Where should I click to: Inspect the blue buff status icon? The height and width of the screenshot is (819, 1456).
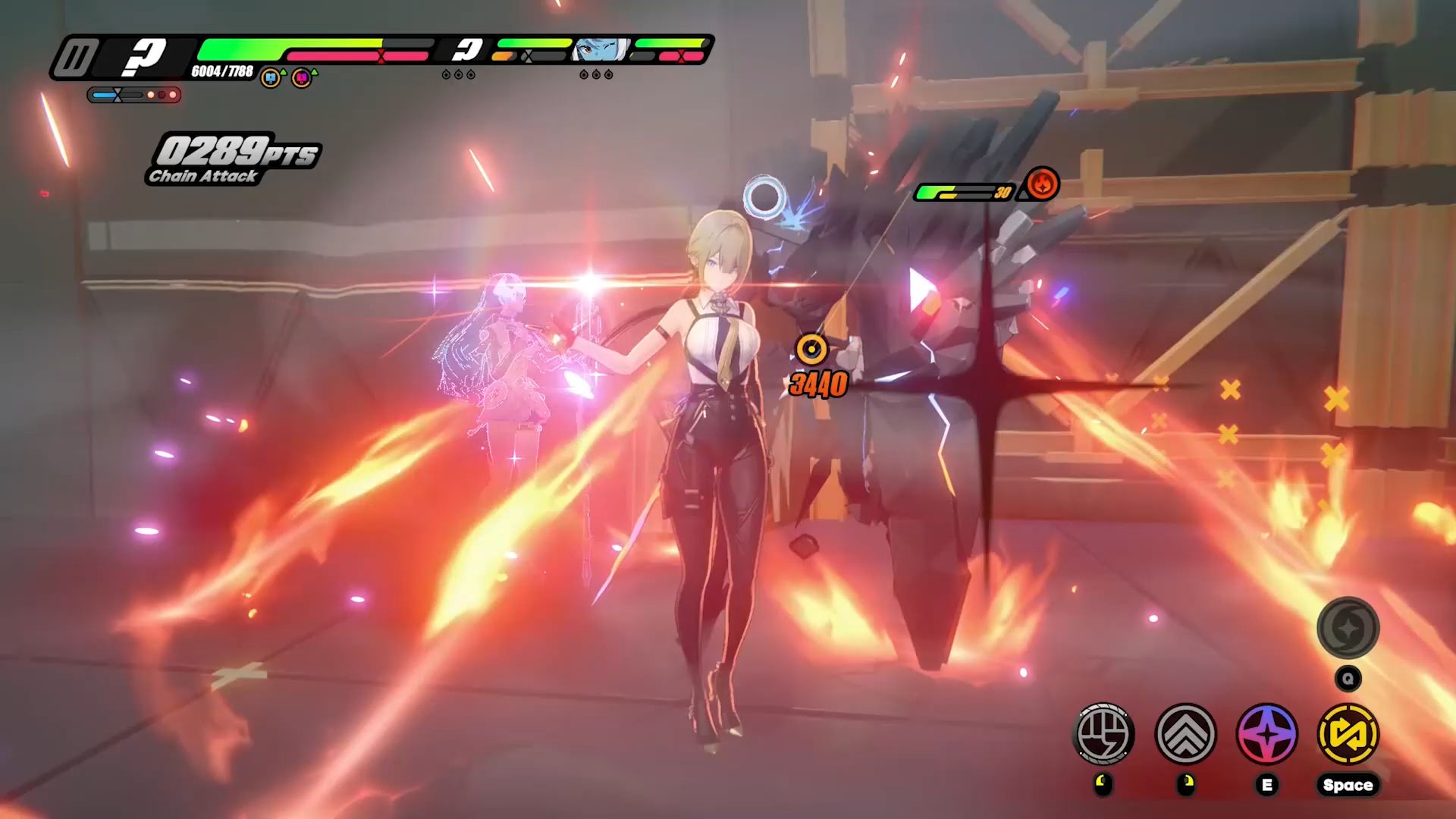270,77
